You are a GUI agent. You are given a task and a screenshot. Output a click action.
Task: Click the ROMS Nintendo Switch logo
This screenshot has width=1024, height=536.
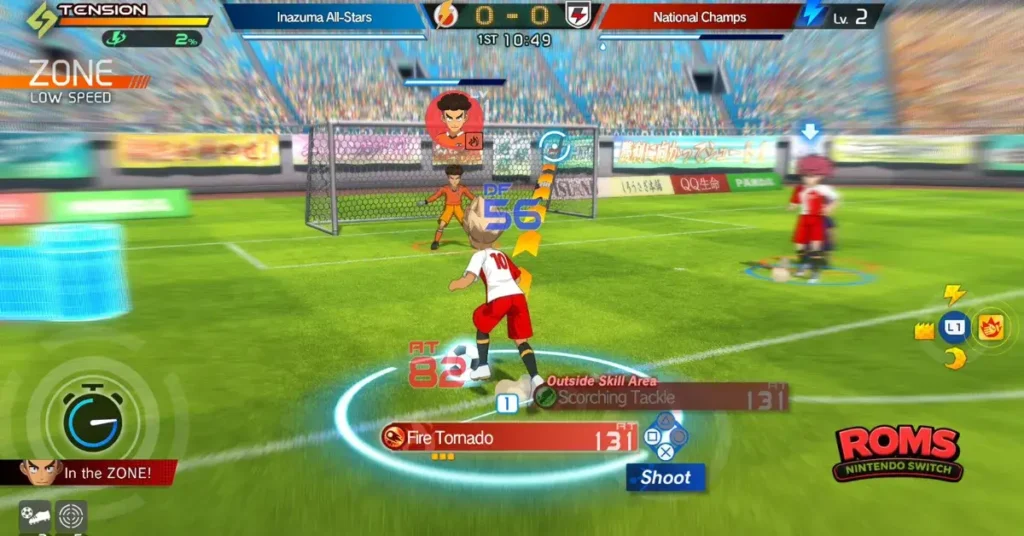tap(897, 453)
